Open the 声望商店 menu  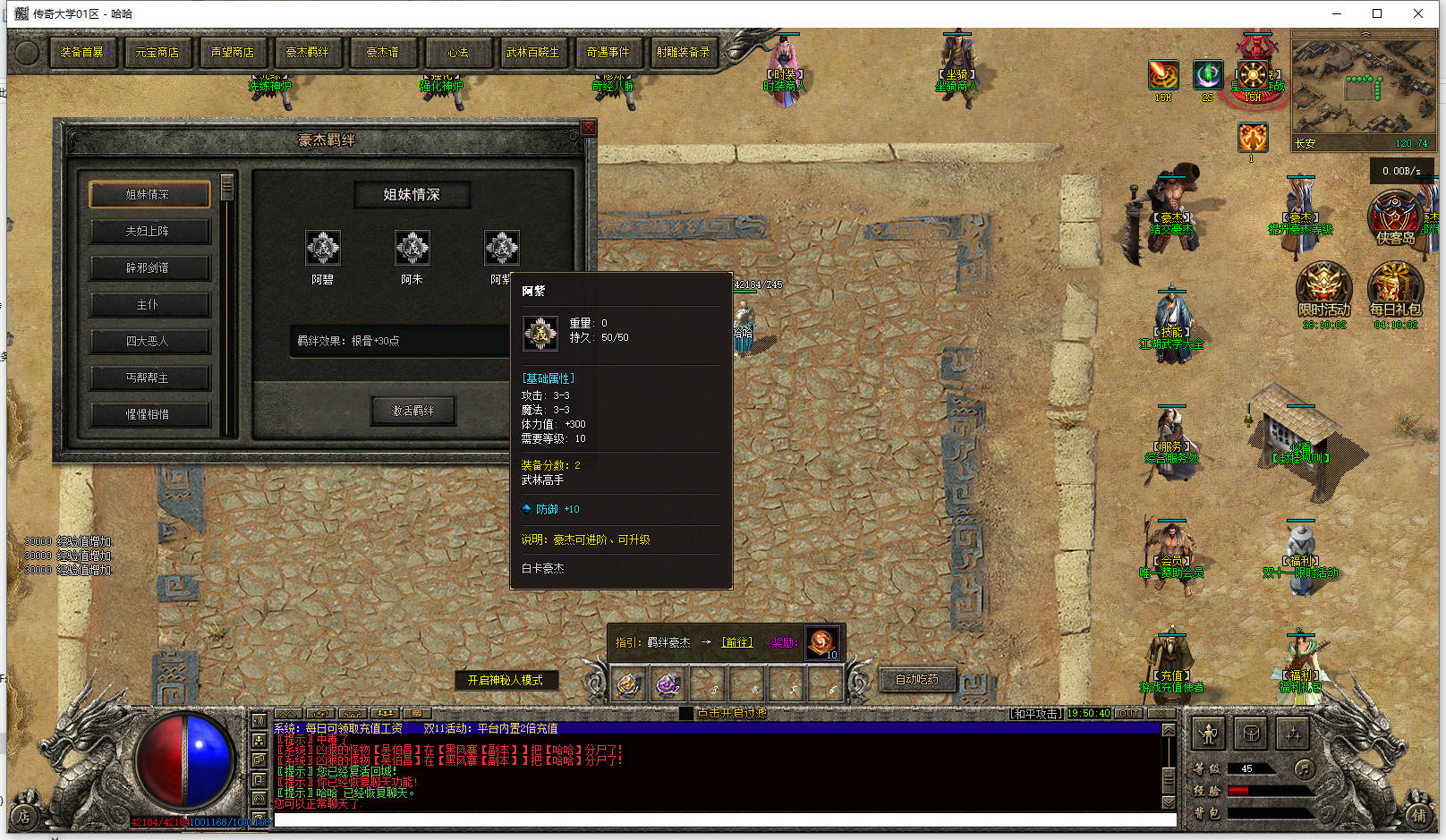click(233, 53)
